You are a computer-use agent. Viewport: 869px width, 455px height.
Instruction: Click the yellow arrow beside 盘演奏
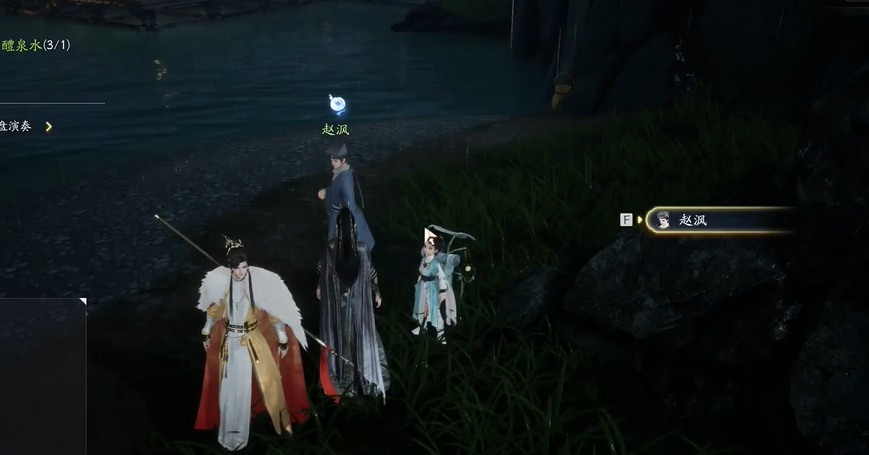[48, 126]
